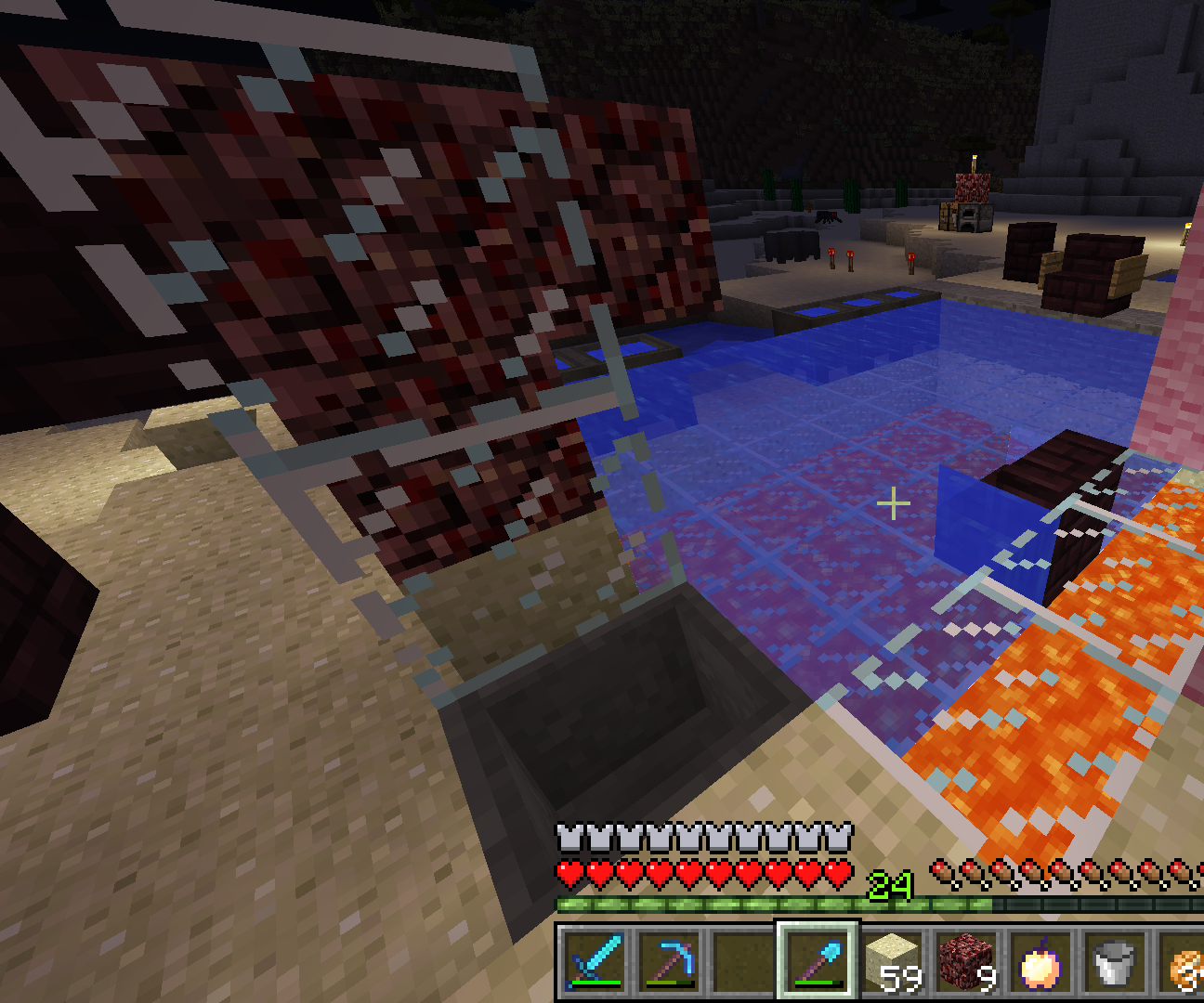This screenshot has height=1003, width=1204.
Task: Select the stack of 9 netherrack
Action: tap(966, 966)
